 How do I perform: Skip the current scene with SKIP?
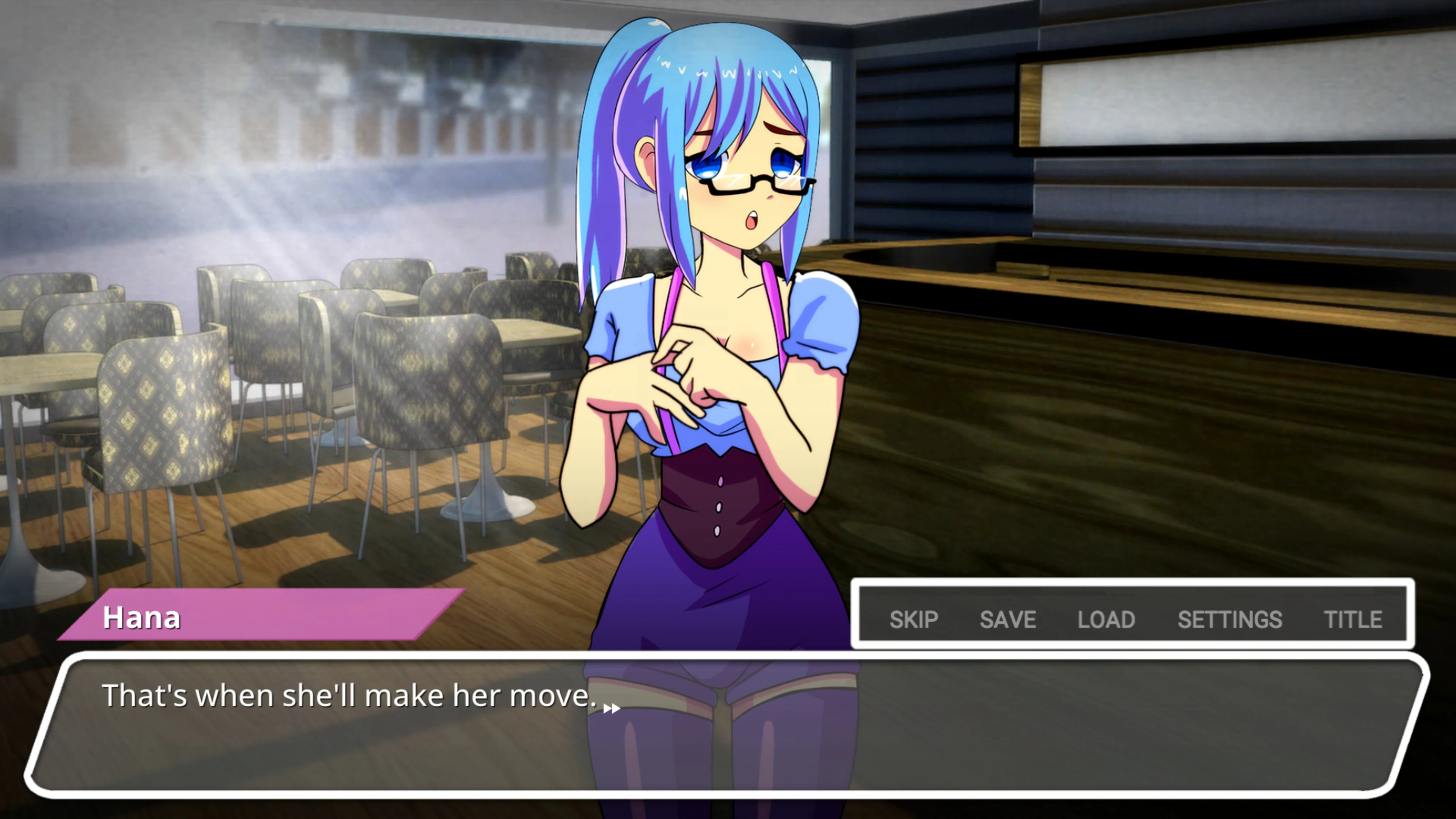tap(915, 620)
